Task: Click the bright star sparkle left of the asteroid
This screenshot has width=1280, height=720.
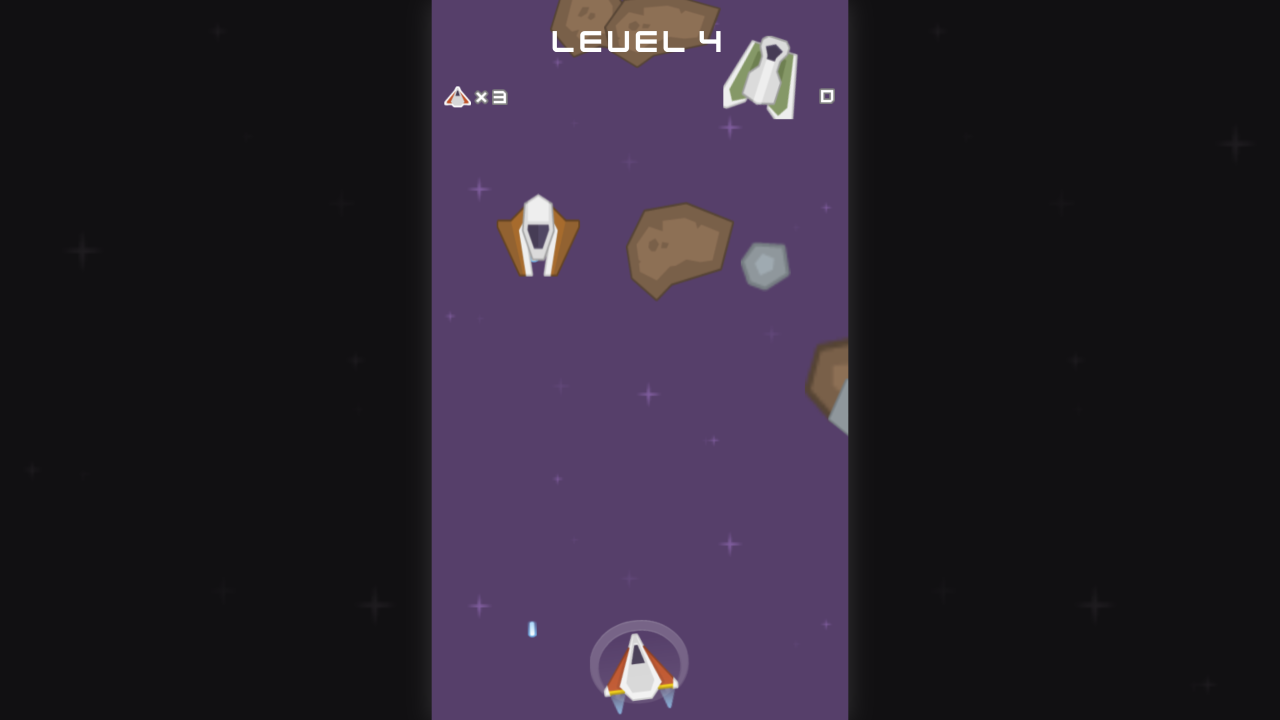Action: click(x=478, y=187)
